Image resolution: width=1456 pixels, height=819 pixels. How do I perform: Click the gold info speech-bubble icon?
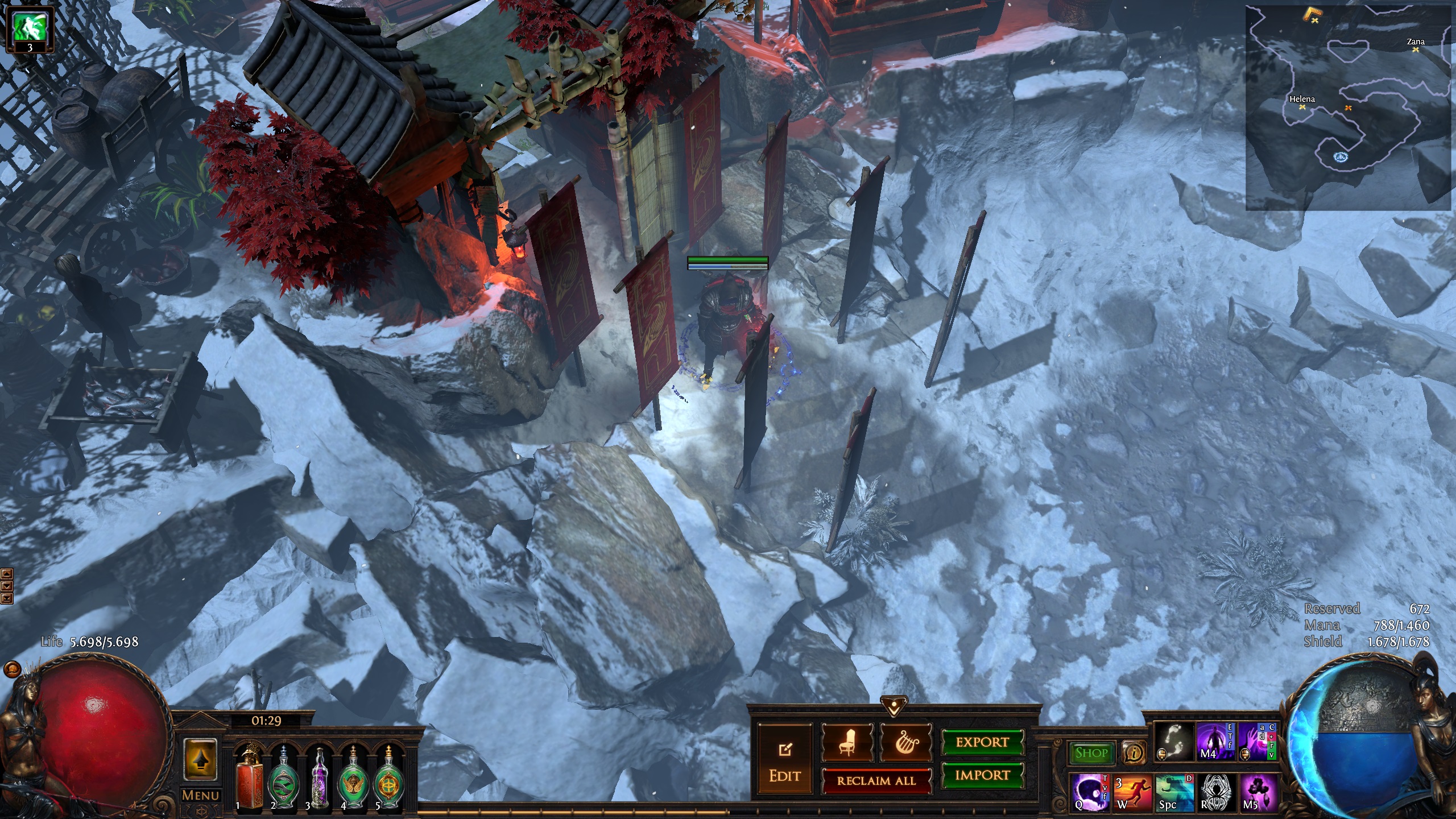pos(1134,753)
